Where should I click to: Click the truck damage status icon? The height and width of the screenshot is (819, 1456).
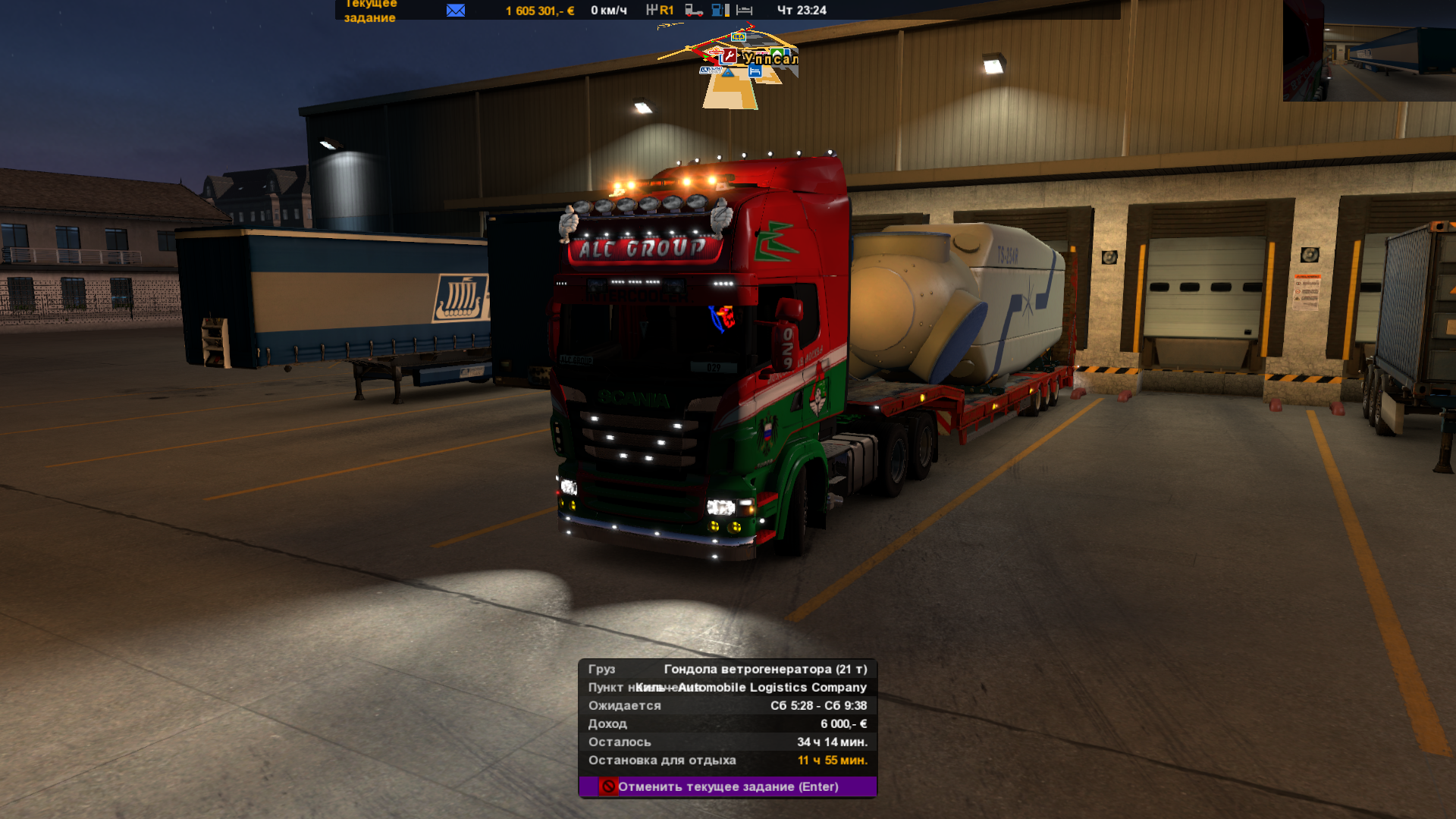click(694, 10)
